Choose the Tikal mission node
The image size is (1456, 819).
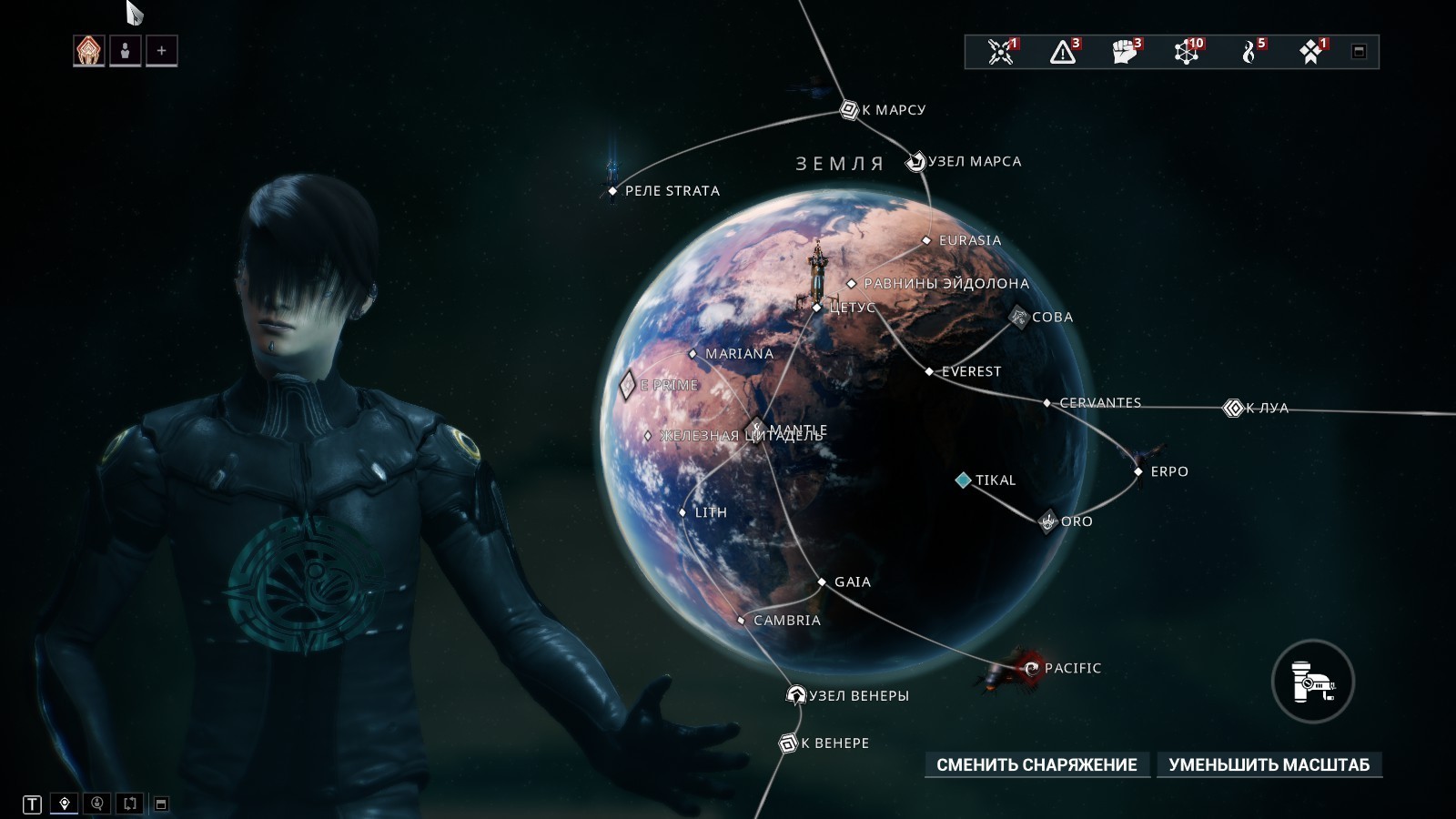[964, 480]
